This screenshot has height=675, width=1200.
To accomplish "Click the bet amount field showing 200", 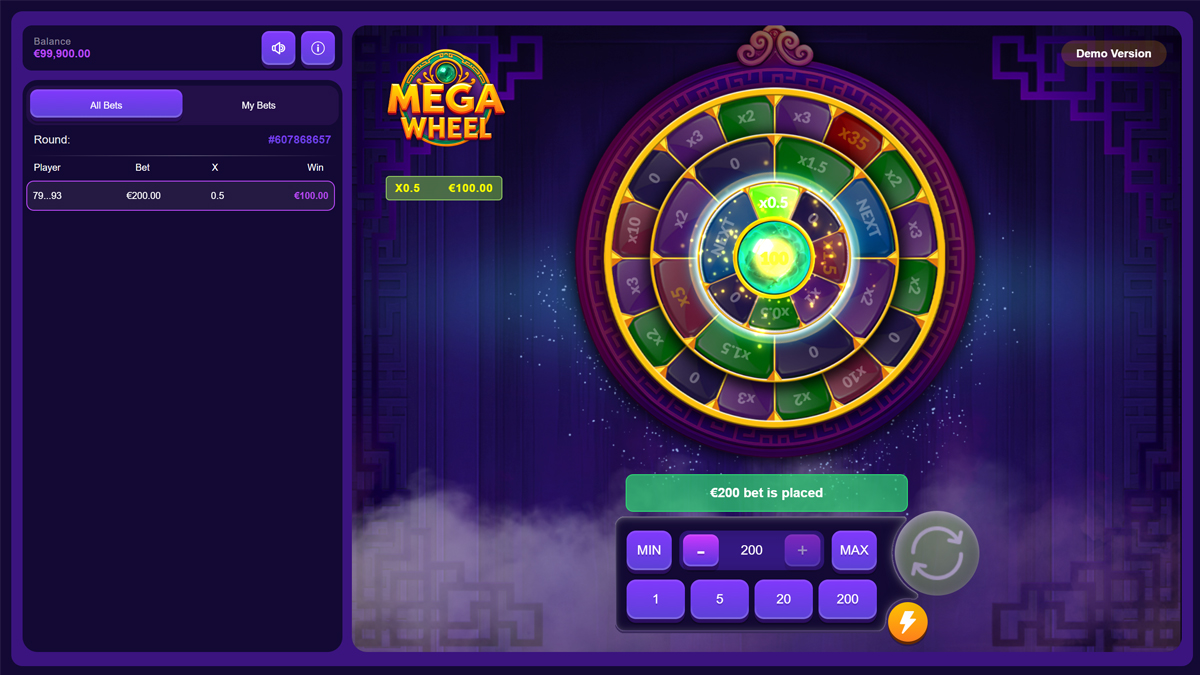I will coord(752,550).
